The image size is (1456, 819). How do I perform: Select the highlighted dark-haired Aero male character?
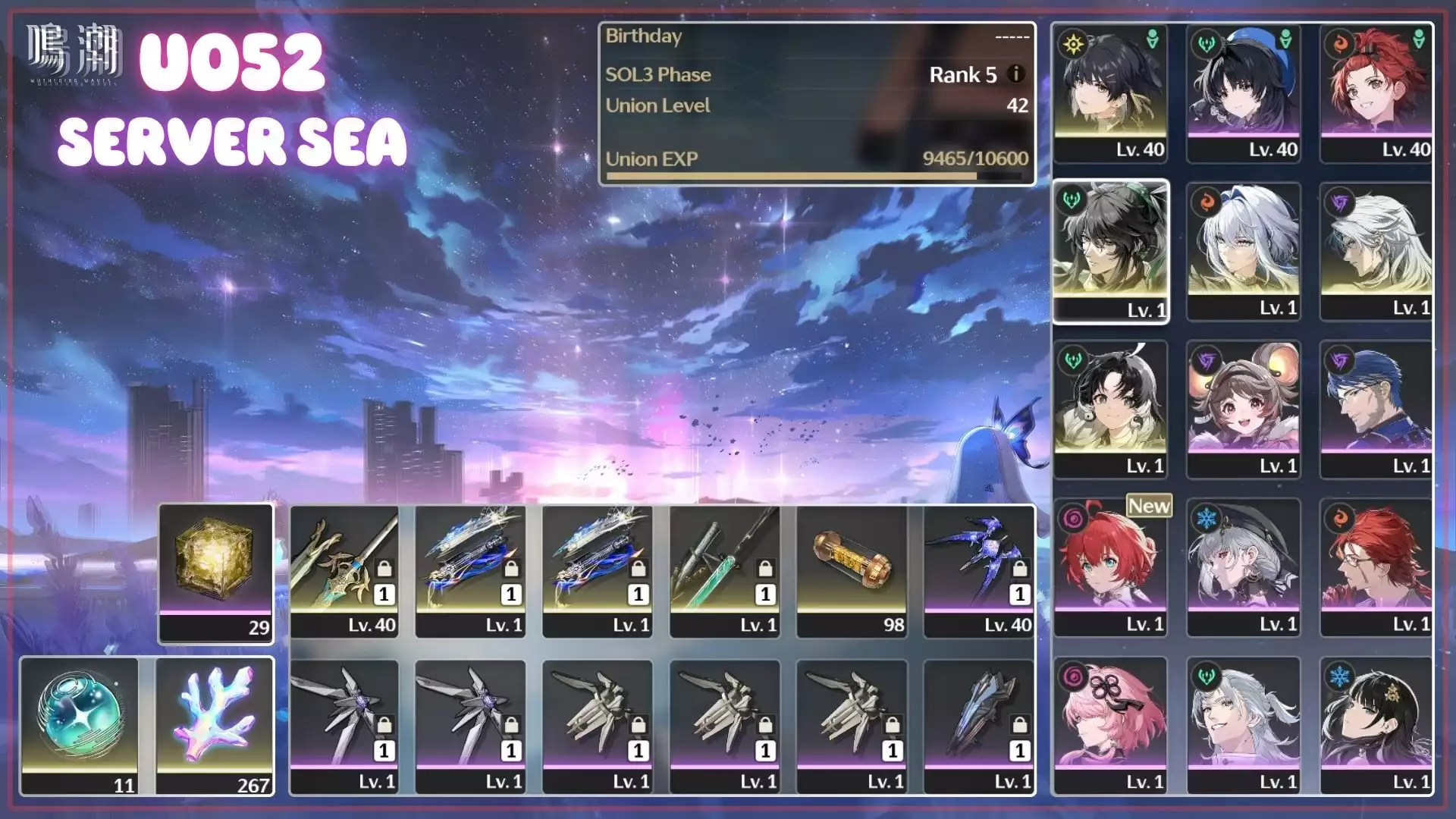[1110, 250]
